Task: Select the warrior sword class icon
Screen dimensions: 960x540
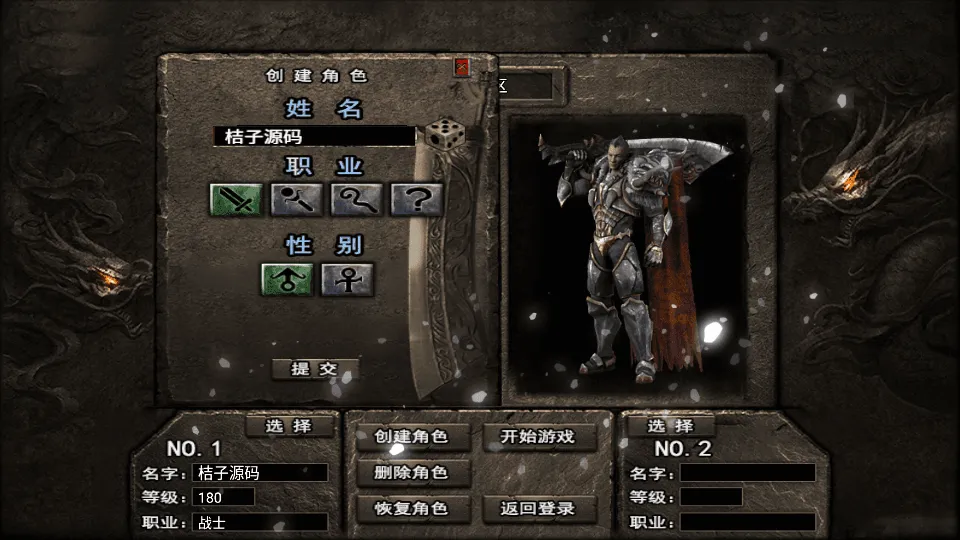Action: 236,199
